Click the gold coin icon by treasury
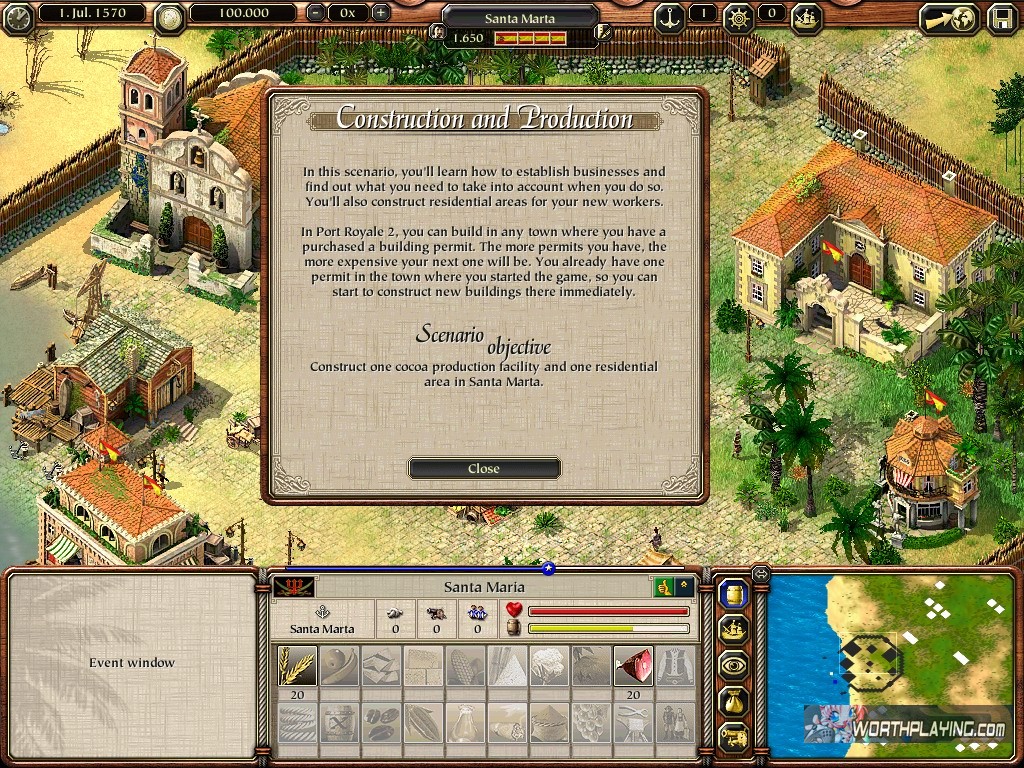The height and width of the screenshot is (768, 1024). (x=171, y=16)
